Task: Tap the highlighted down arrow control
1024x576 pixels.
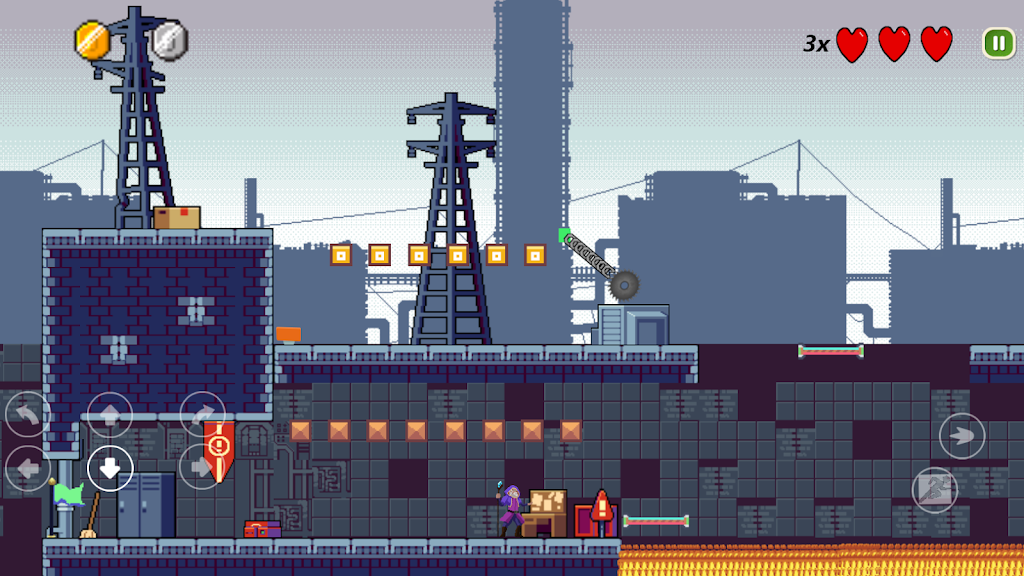Action: coord(110,468)
